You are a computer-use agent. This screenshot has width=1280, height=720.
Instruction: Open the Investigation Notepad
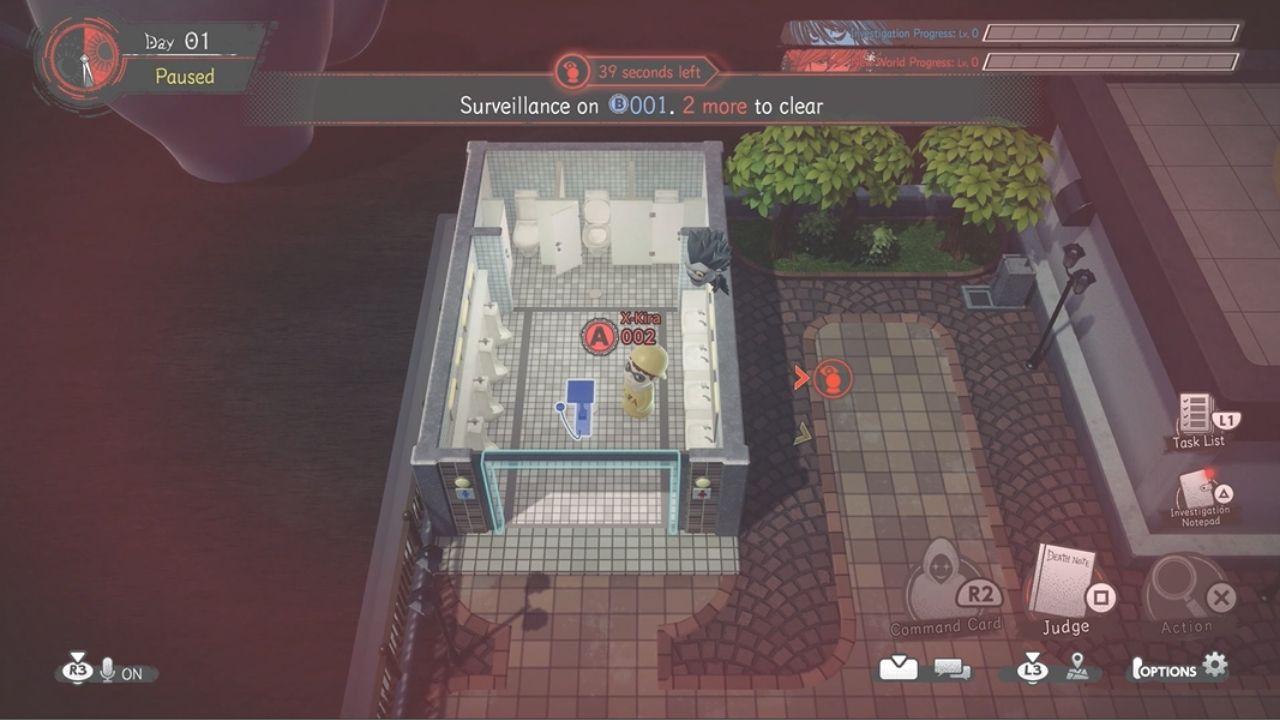click(x=1199, y=491)
